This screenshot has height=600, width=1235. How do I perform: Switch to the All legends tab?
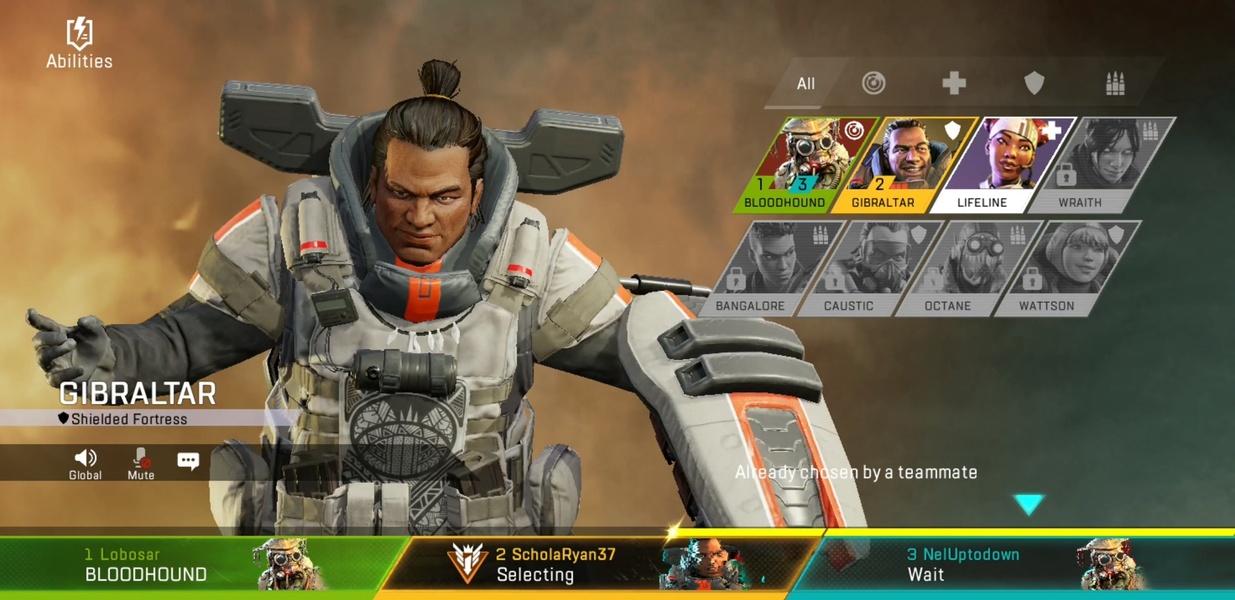(x=805, y=84)
